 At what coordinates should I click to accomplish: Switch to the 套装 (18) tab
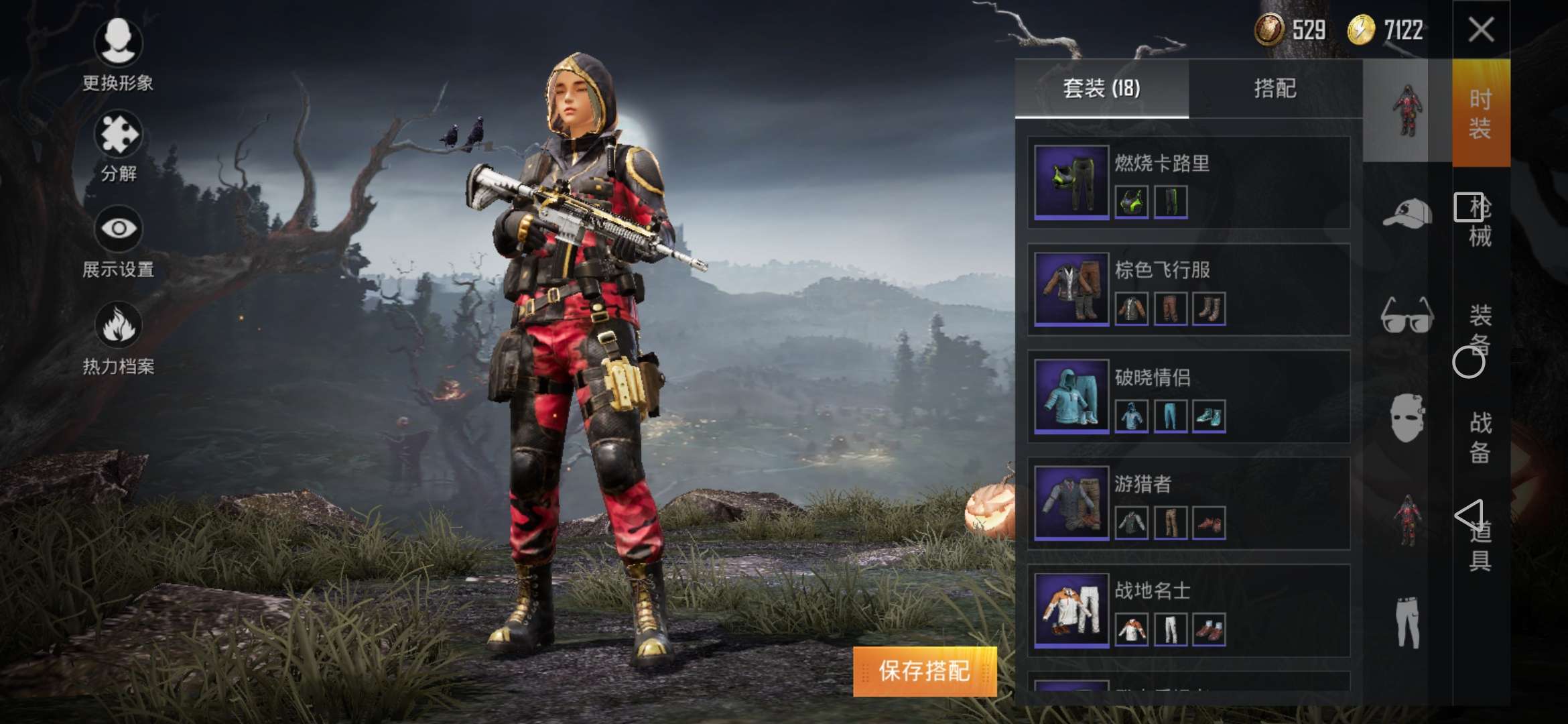pos(1102,88)
